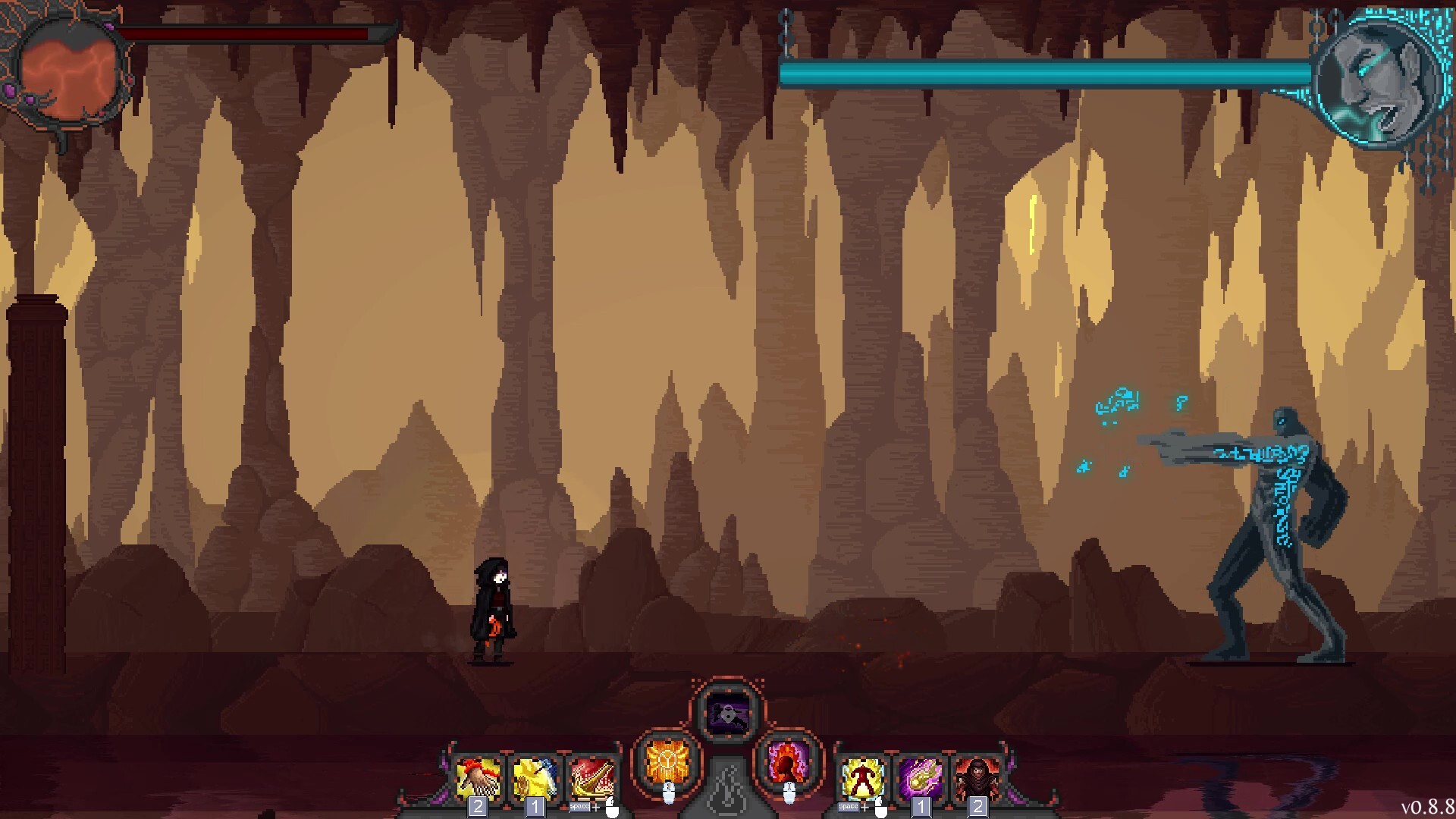Select the flaming hand ability in the hotbar
This screenshot has height=819, width=1456.
click(478, 775)
